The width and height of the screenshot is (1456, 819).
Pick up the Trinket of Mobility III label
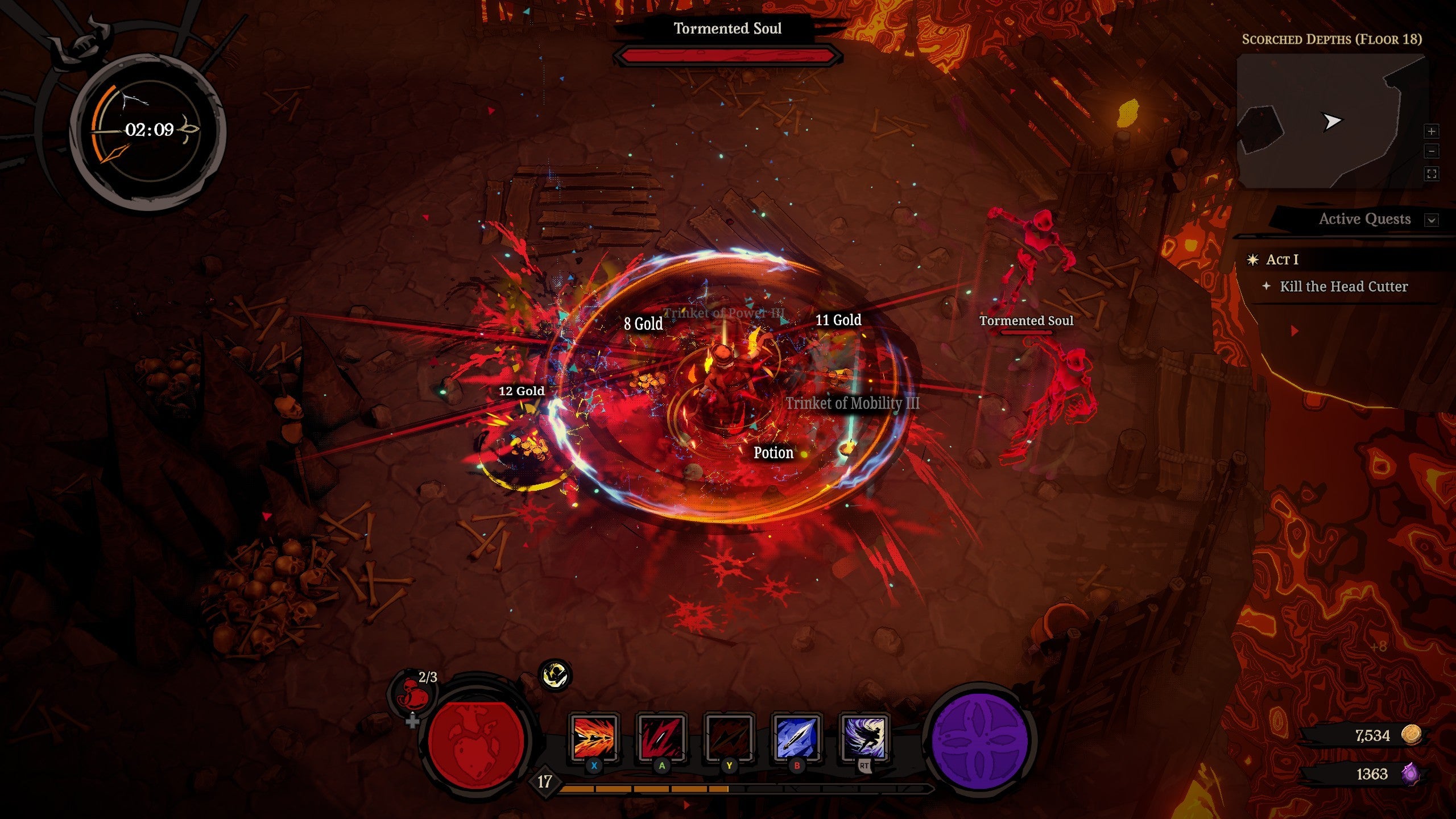pos(852,403)
